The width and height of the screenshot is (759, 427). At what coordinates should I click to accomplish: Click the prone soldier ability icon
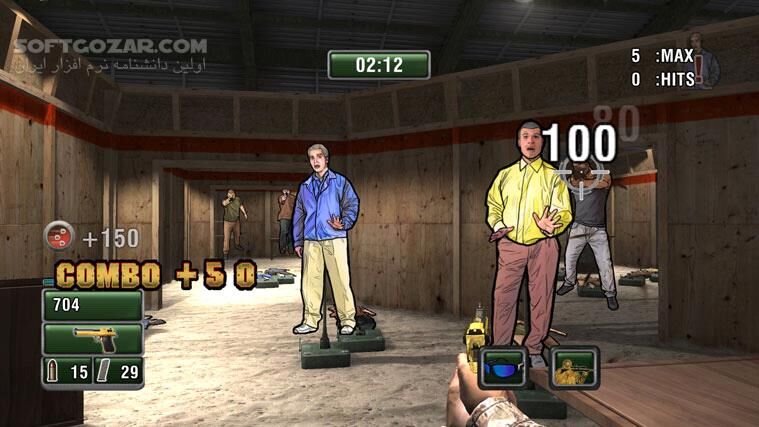coord(573,367)
